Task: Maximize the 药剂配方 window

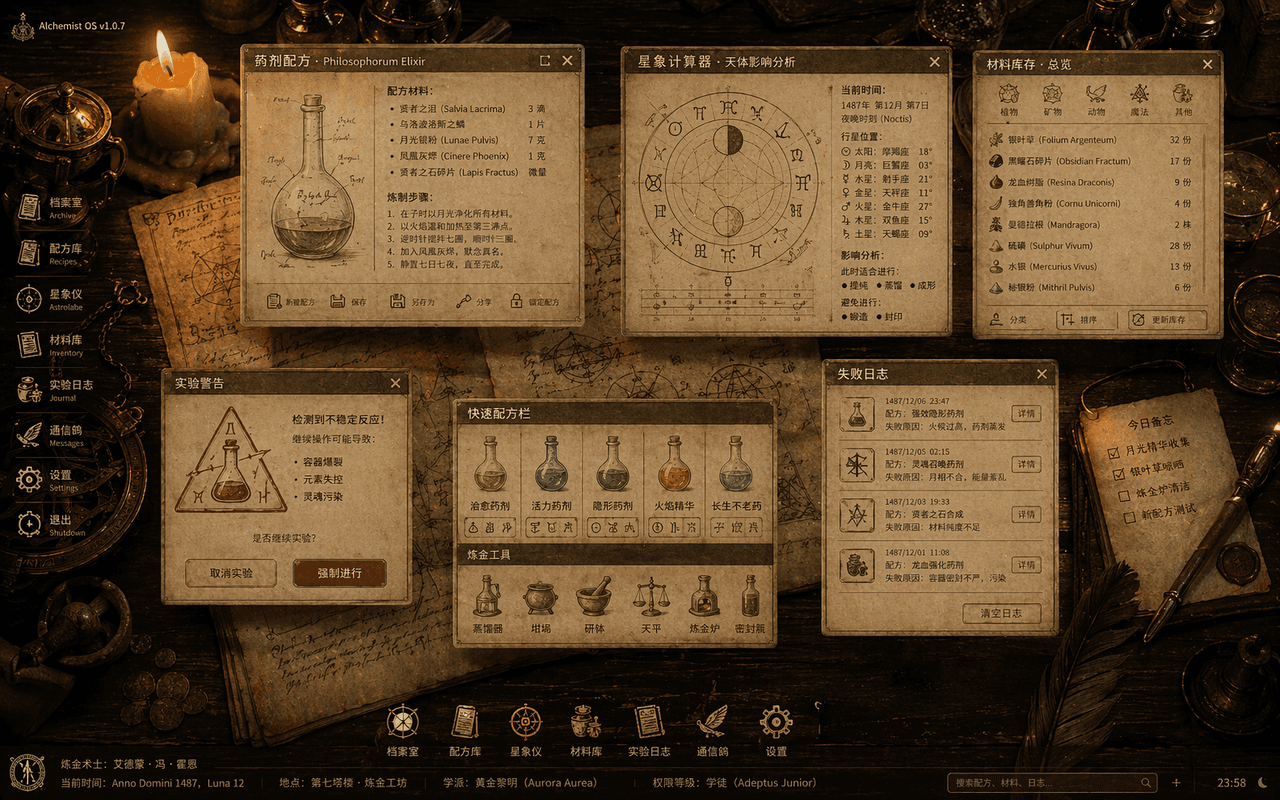Action: click(545, 61)
